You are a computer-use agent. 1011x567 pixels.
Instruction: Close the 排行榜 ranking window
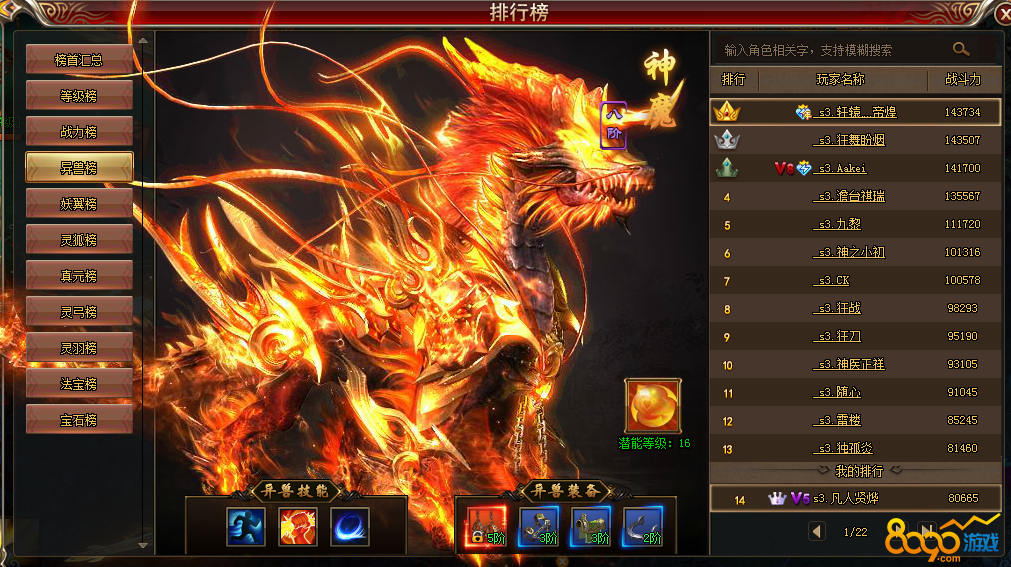click(1003, 13)
